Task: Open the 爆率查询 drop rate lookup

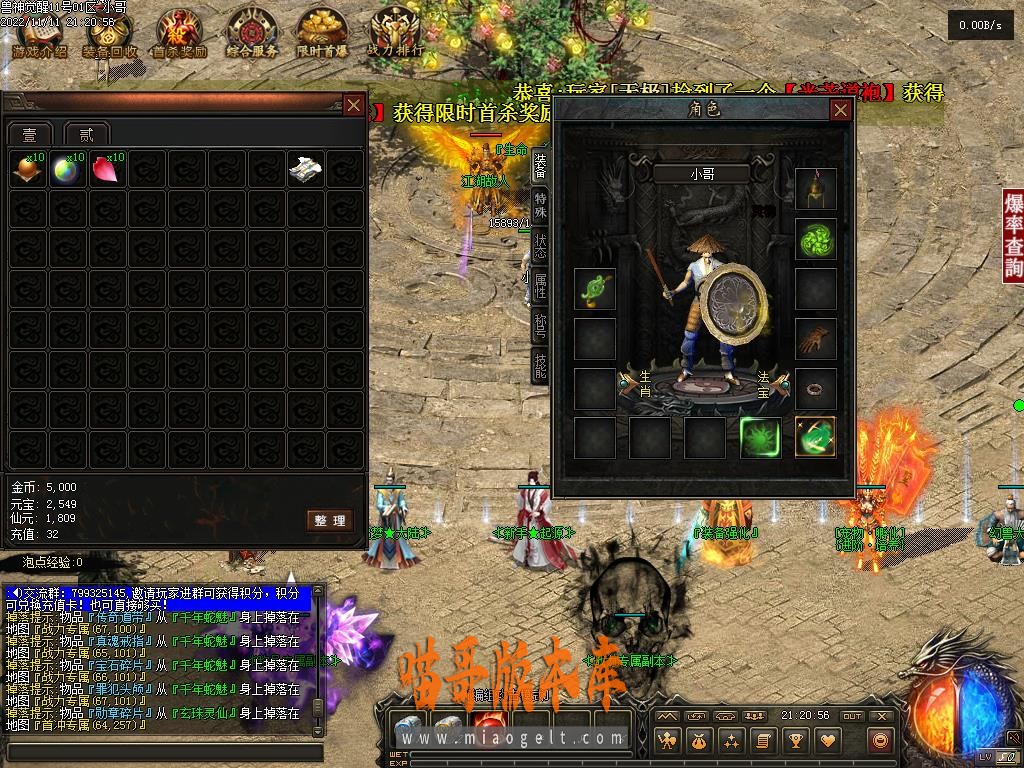Action: click(1013, 234)
